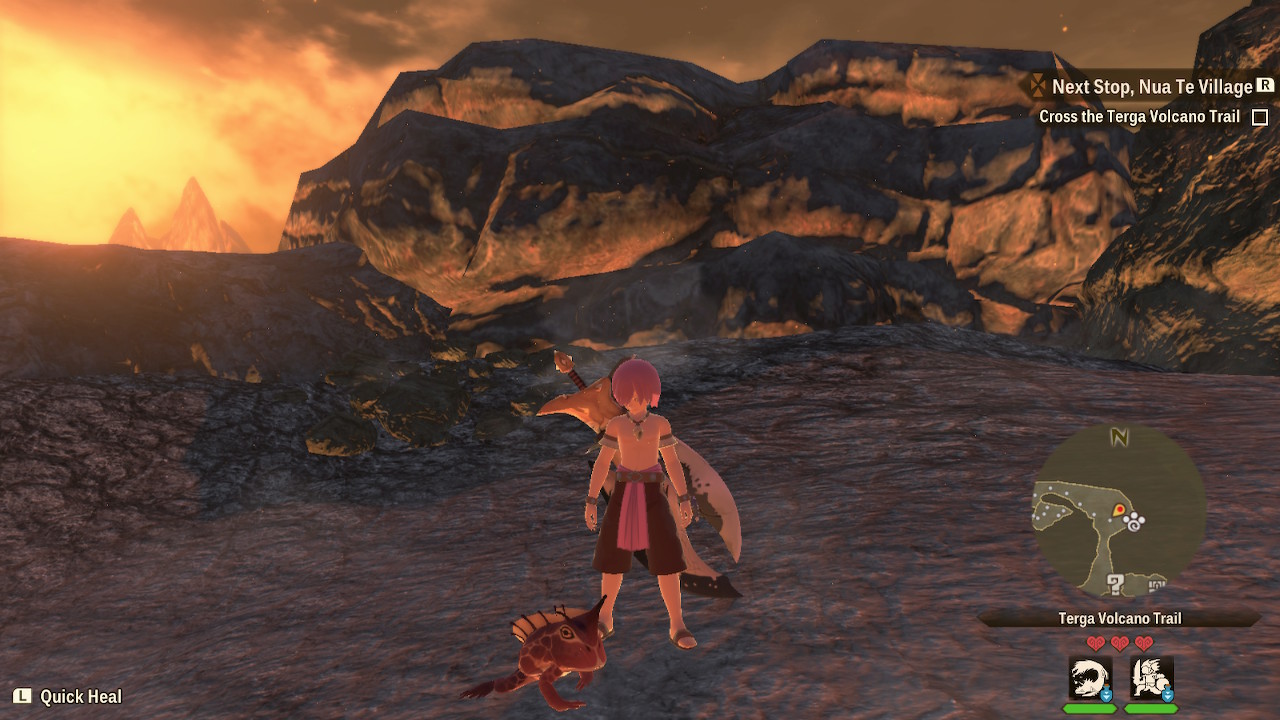
Task: Click the paw print marker on minimap
Action: coord(1136,522)
